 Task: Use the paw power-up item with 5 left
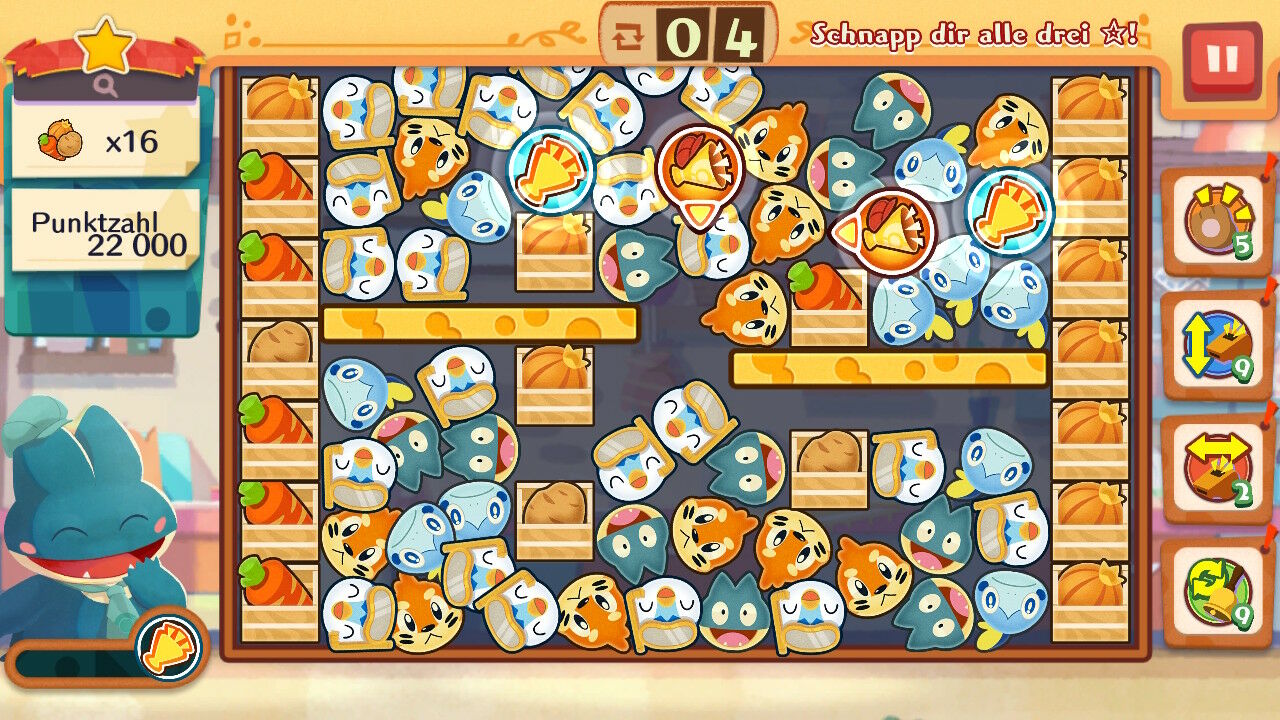(x=1216, y=222)
